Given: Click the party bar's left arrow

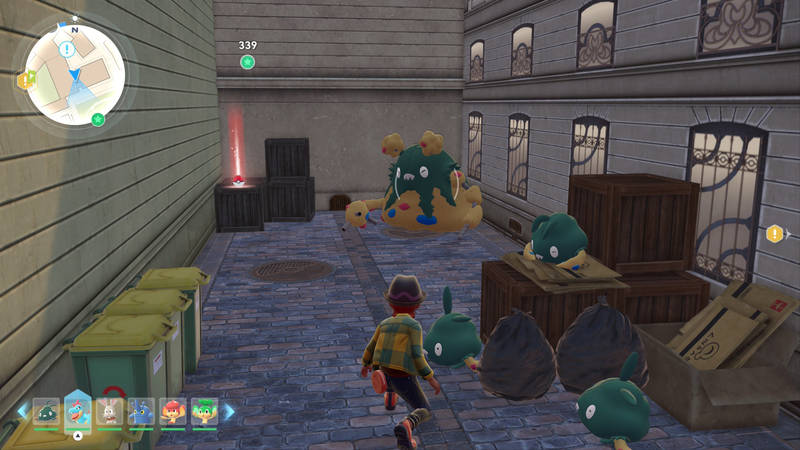Looking at the screenshot, I should [x=23, y=411].
